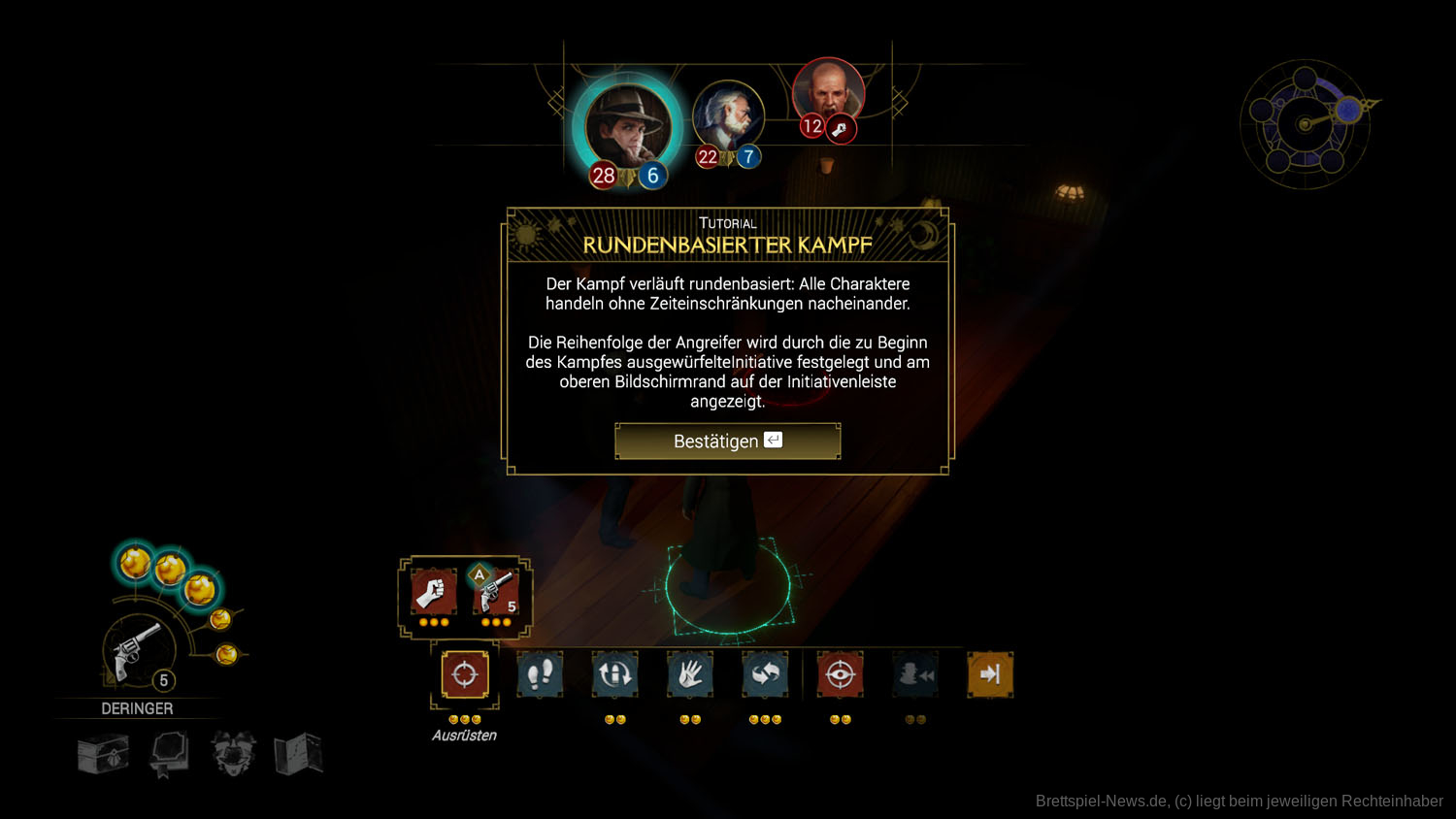This screenshot has width=1456, height=819.
Task: Select the detective rewind action
Action: (x=914, y=674)
